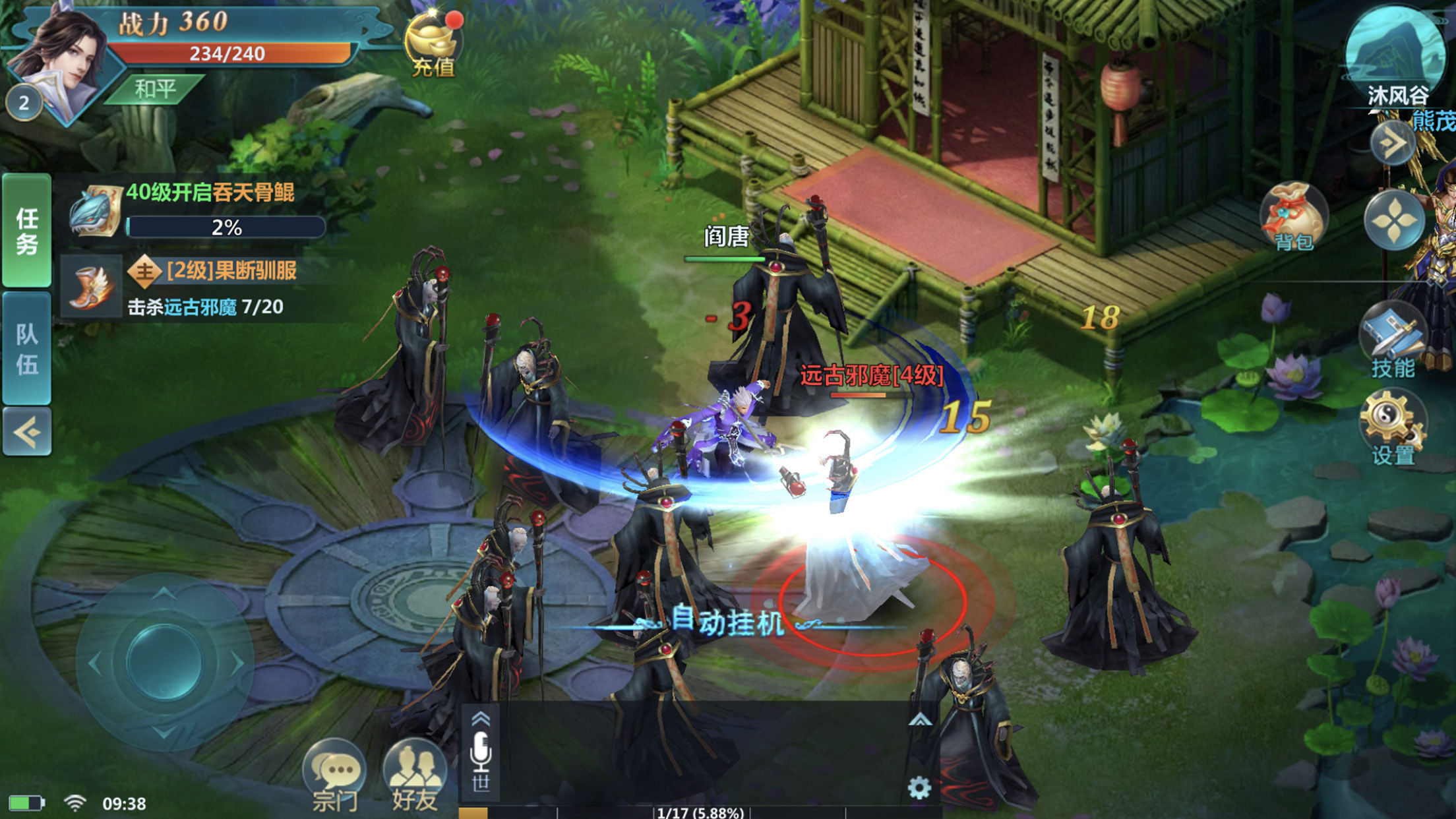1456x819 pixels.
Task: Expand the chat box with up arrow
Action: [920, 720]
